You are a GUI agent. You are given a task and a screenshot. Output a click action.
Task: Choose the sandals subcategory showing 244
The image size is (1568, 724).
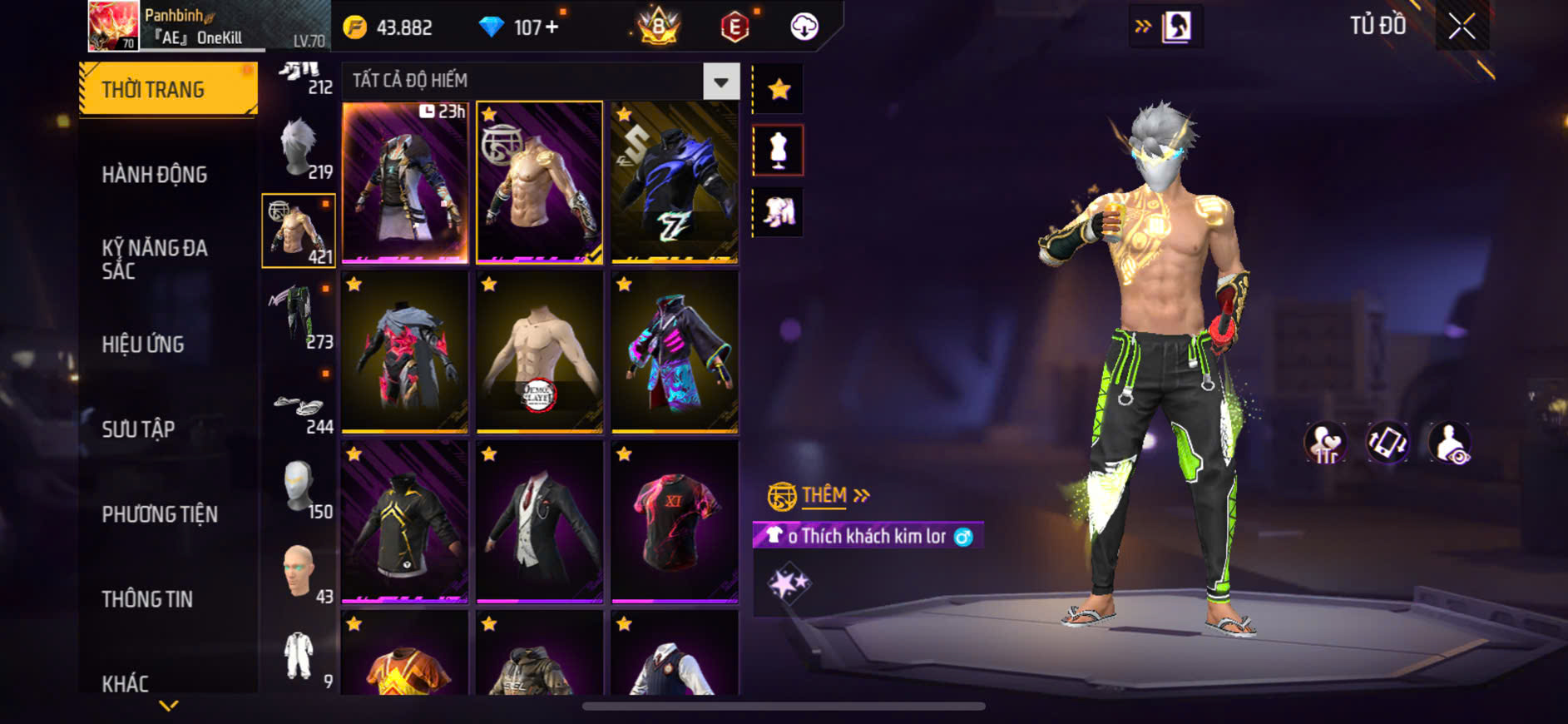tap(299, 409)
